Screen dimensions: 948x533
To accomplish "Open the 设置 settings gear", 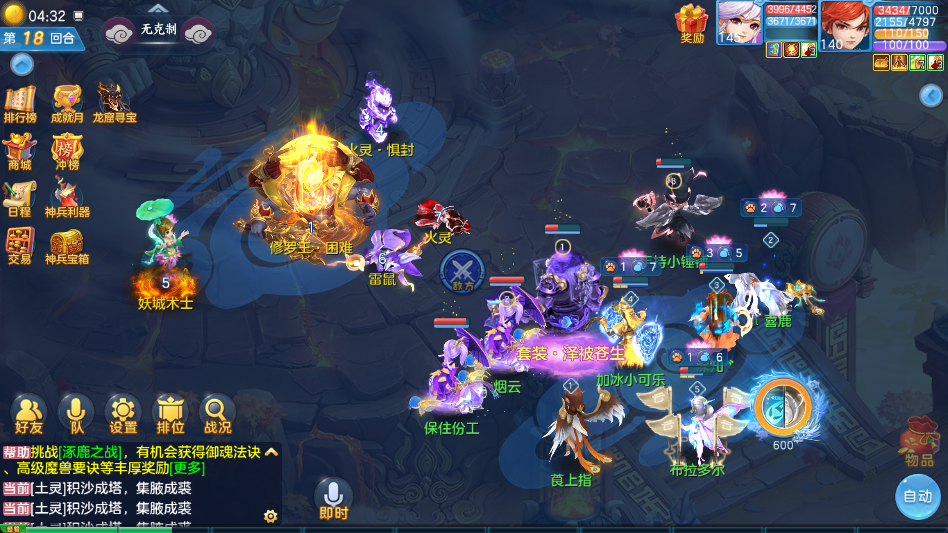I will (x=123, y=413).
